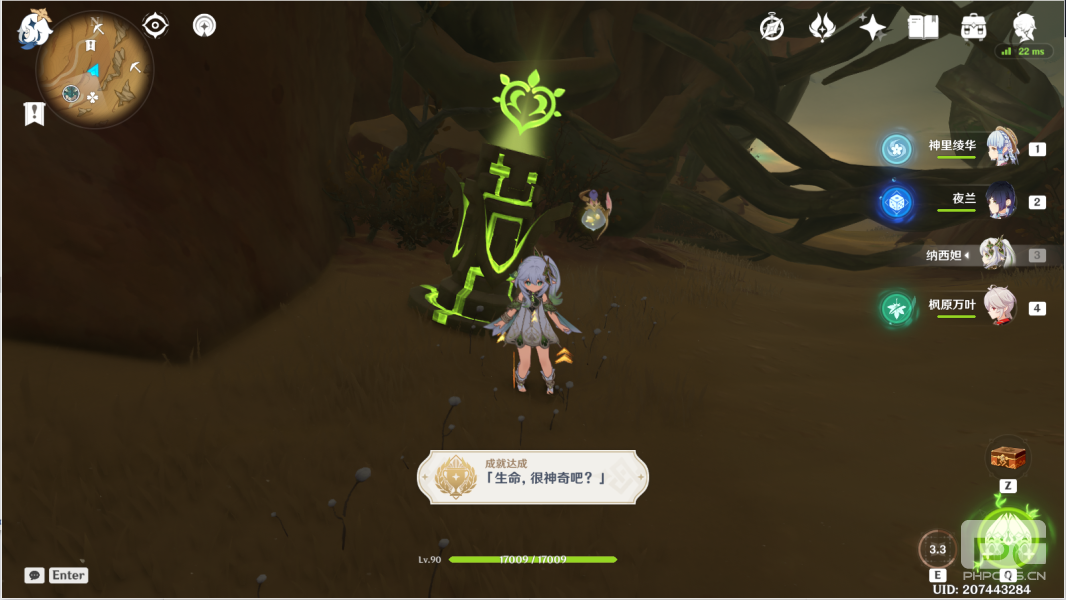Viewport: 1066px width, 600px height.
Task: Open the chat speech bubble icon
Action: pyautogui.click(x=35, y=575)
